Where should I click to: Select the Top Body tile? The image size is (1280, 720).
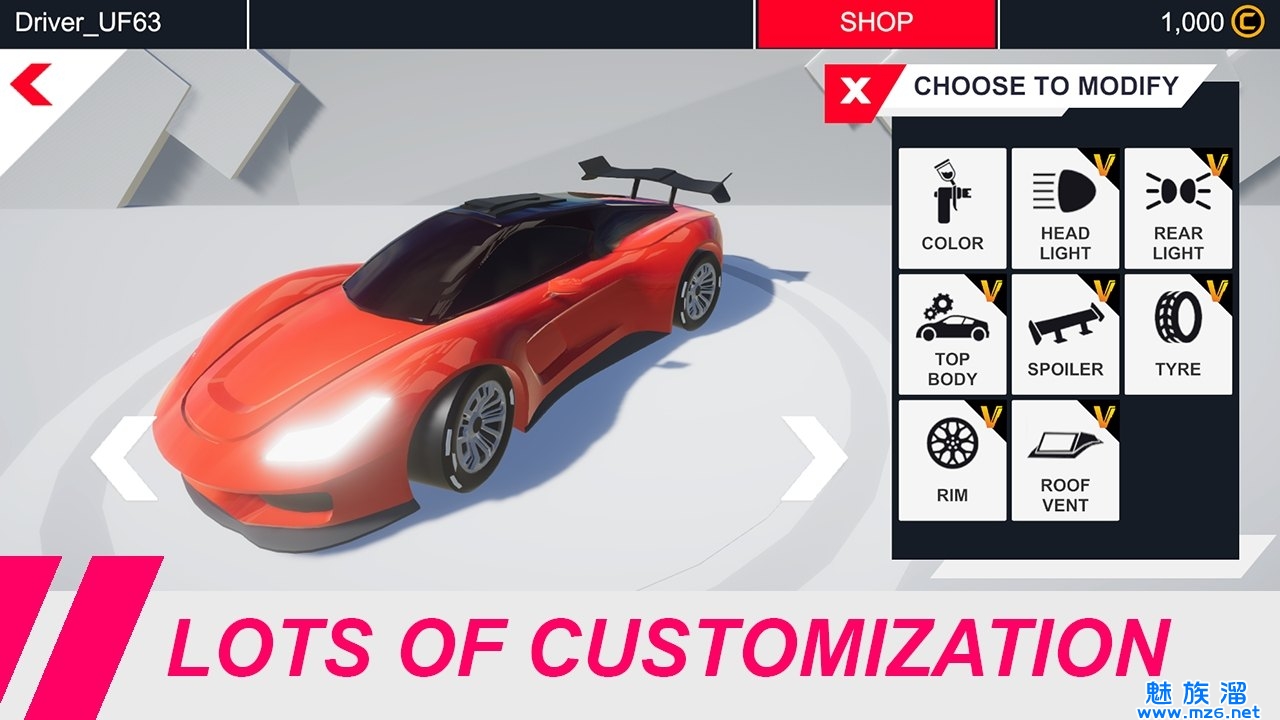[952, 334]
